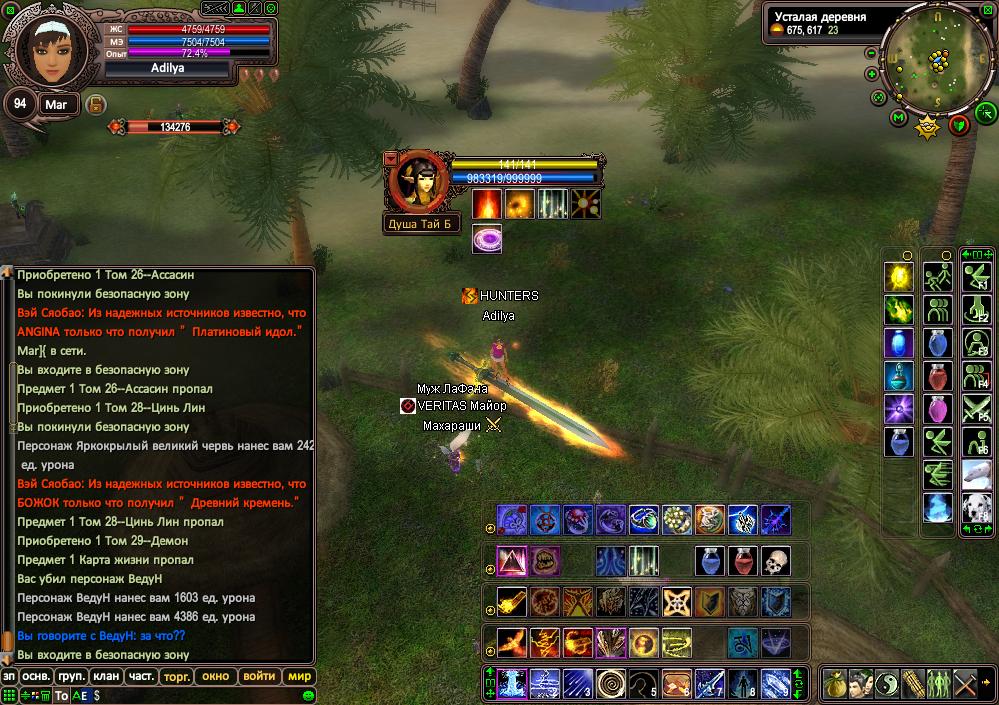
Task: Select the мир world chat tab
Action: pos(299,676)
